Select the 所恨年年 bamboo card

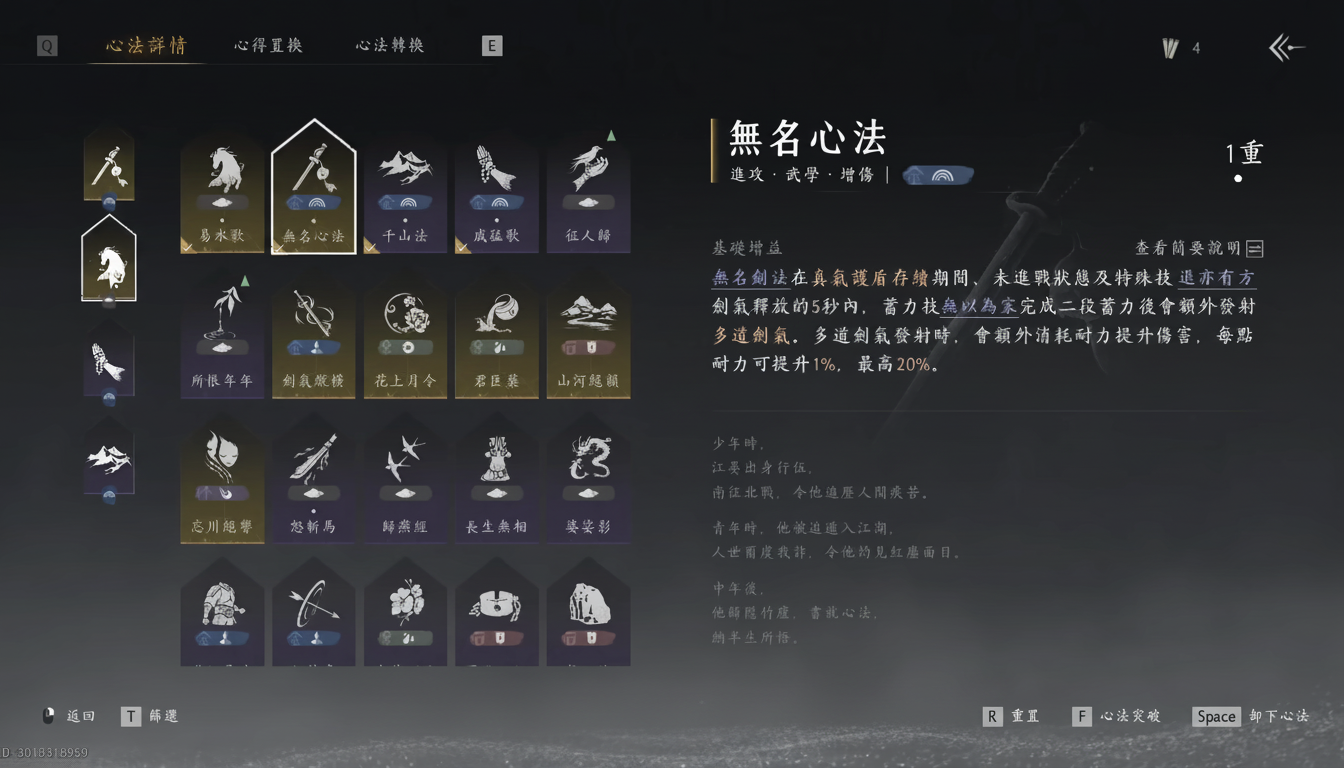coord(222,340)
